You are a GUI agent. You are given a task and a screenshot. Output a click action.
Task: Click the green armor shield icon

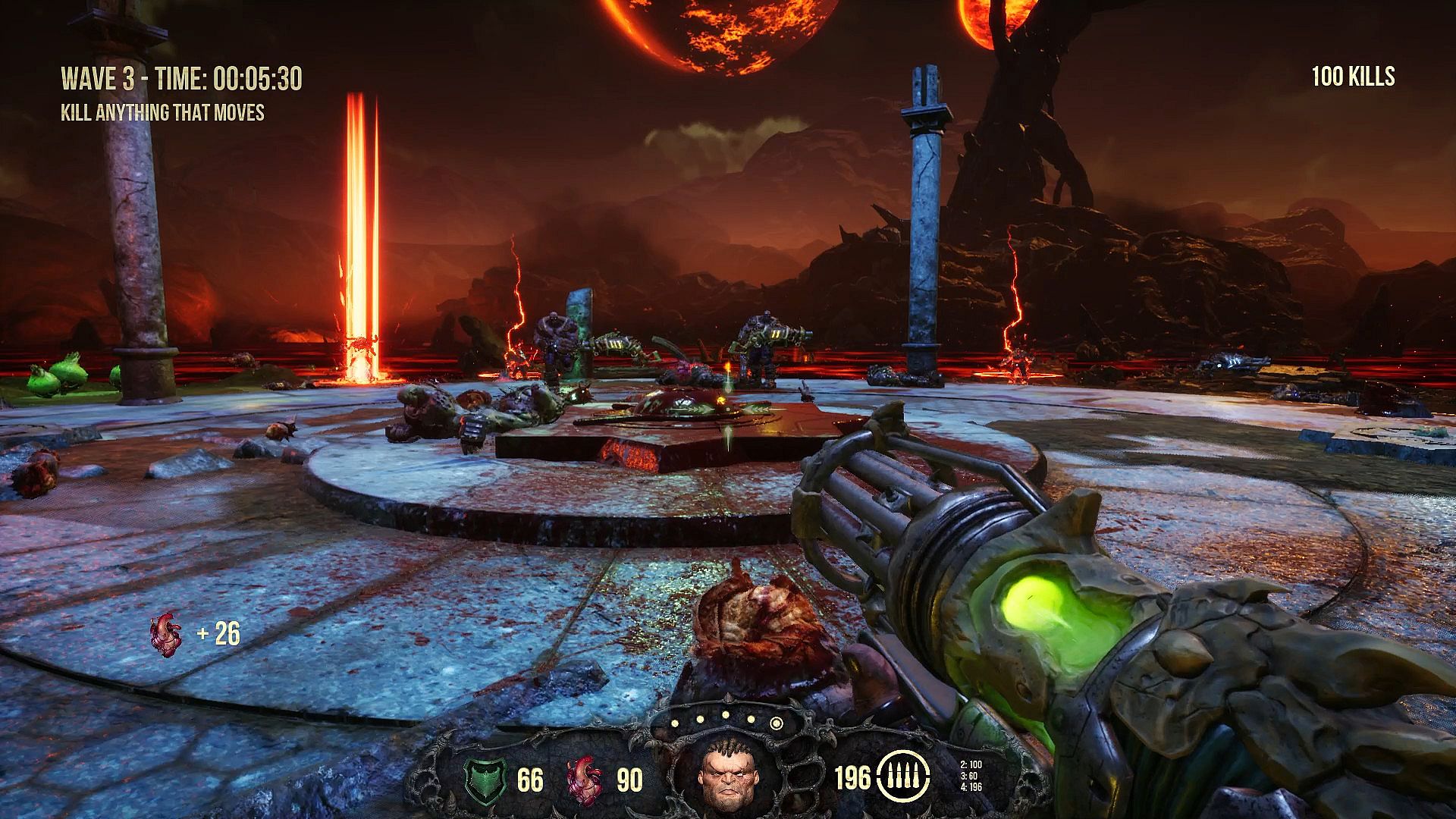click(483, 780)
